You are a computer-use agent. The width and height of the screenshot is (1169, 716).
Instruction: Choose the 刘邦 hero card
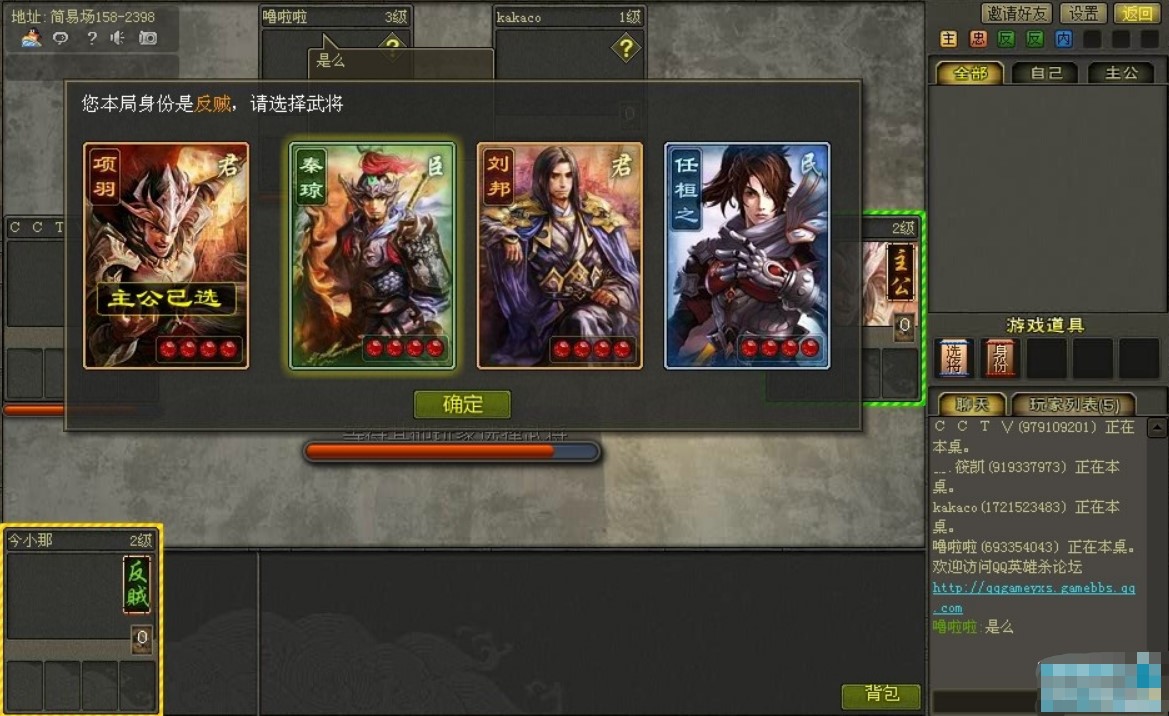559,256
